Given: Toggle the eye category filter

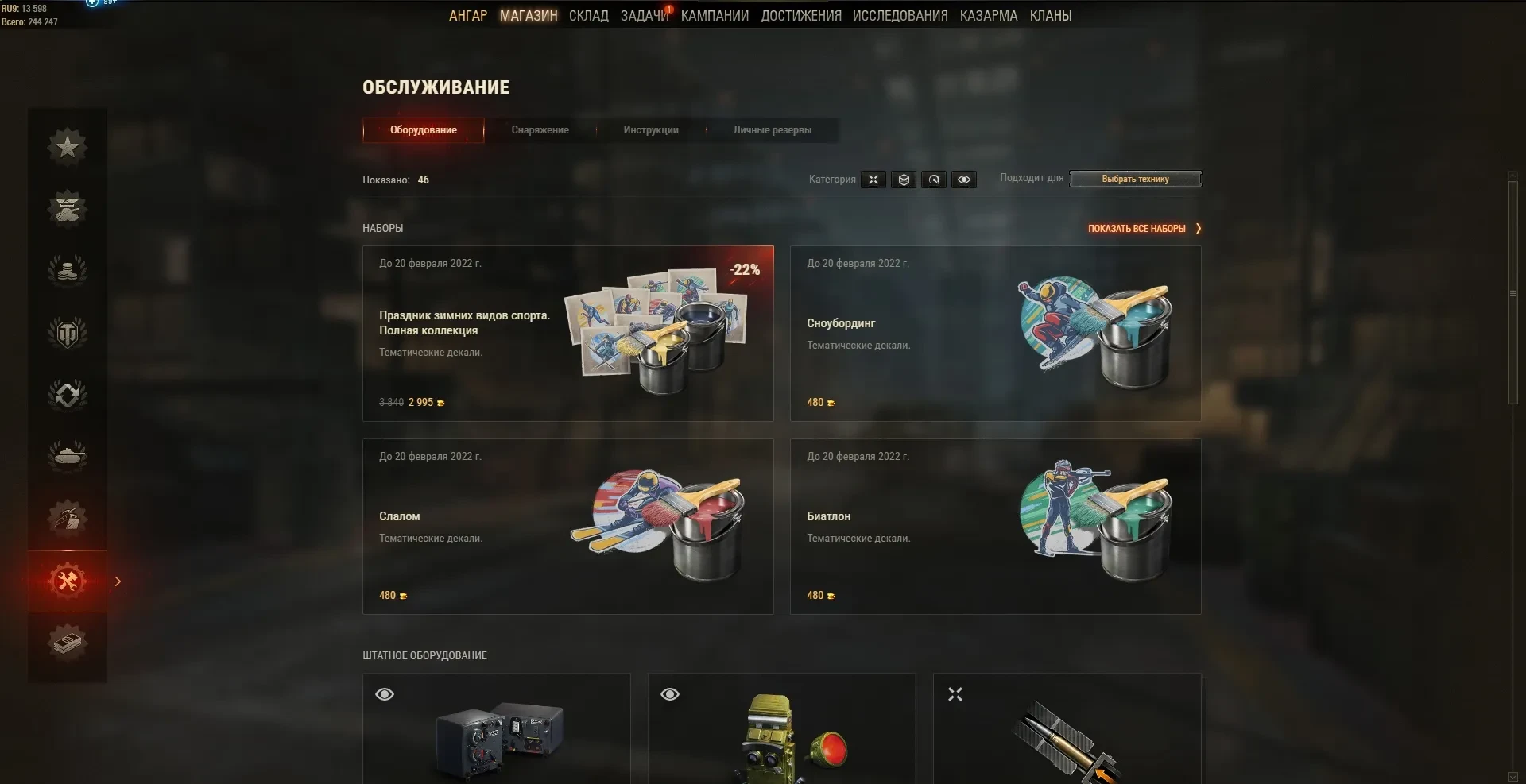Looking at the screenshot, I should click(963, 180).
